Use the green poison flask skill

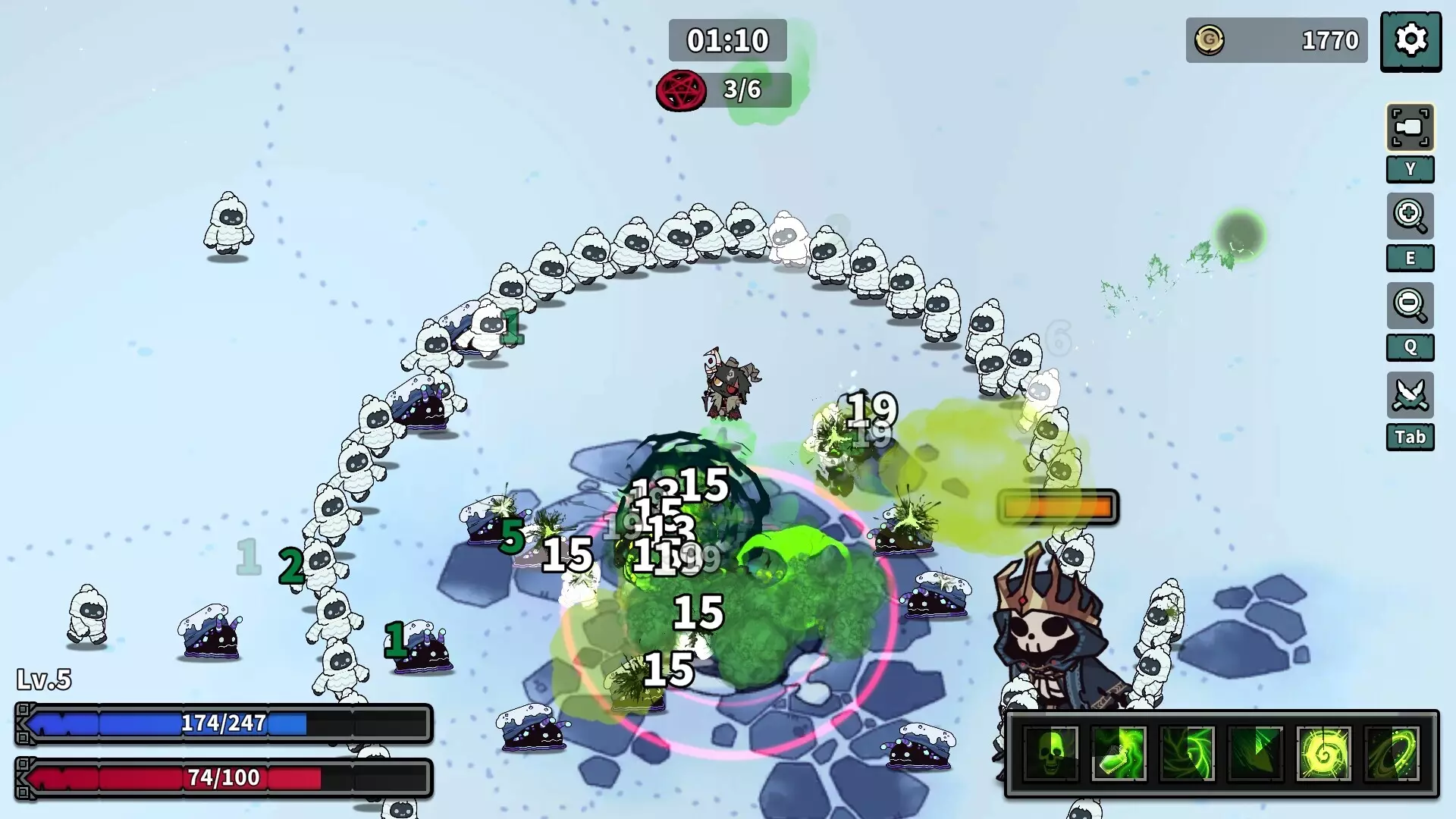pos(1119,753)
